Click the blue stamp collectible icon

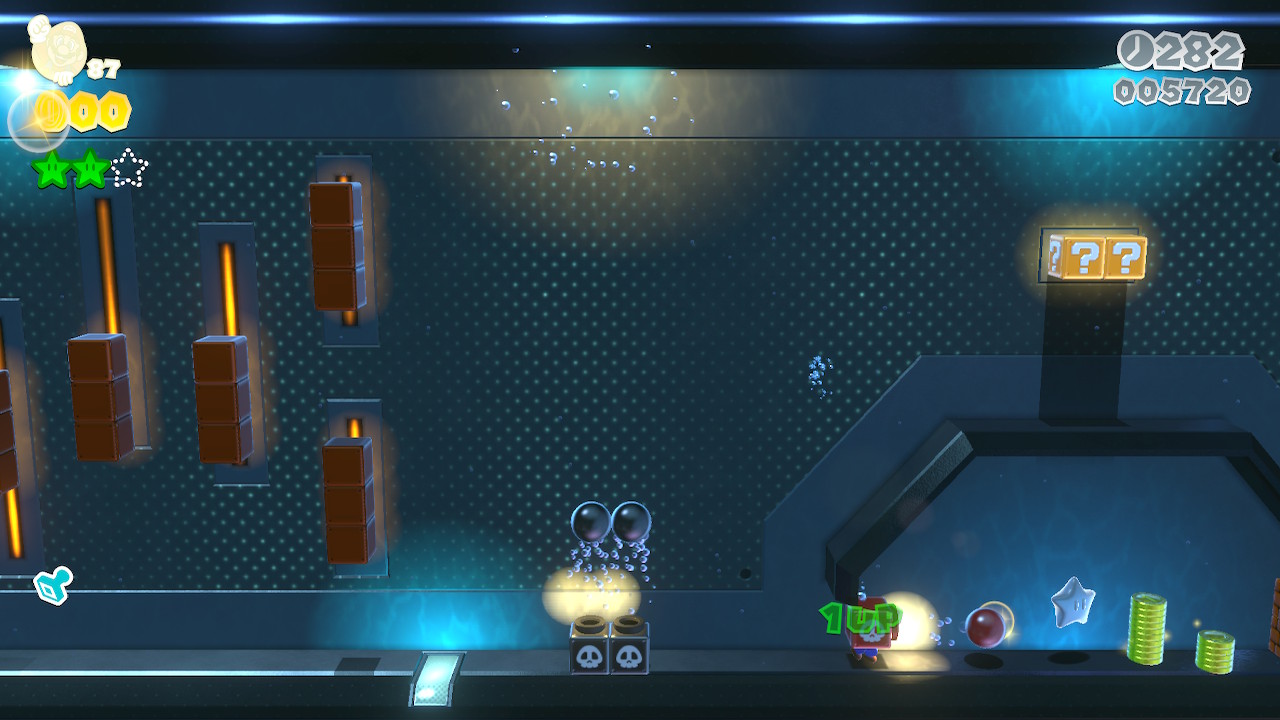[x=52, y=586]
